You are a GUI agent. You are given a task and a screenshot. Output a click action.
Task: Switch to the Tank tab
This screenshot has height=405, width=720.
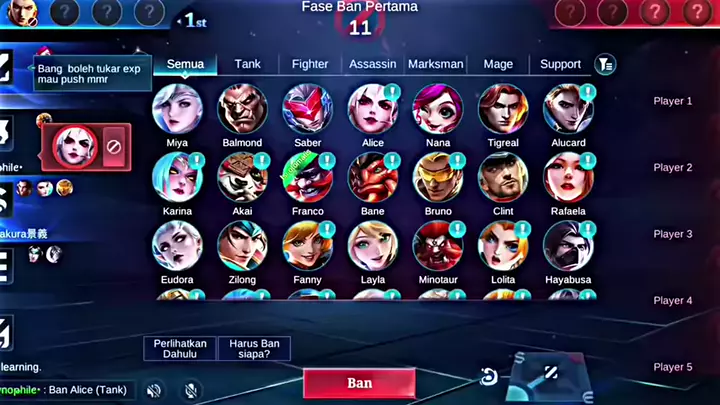coord(247,64)
